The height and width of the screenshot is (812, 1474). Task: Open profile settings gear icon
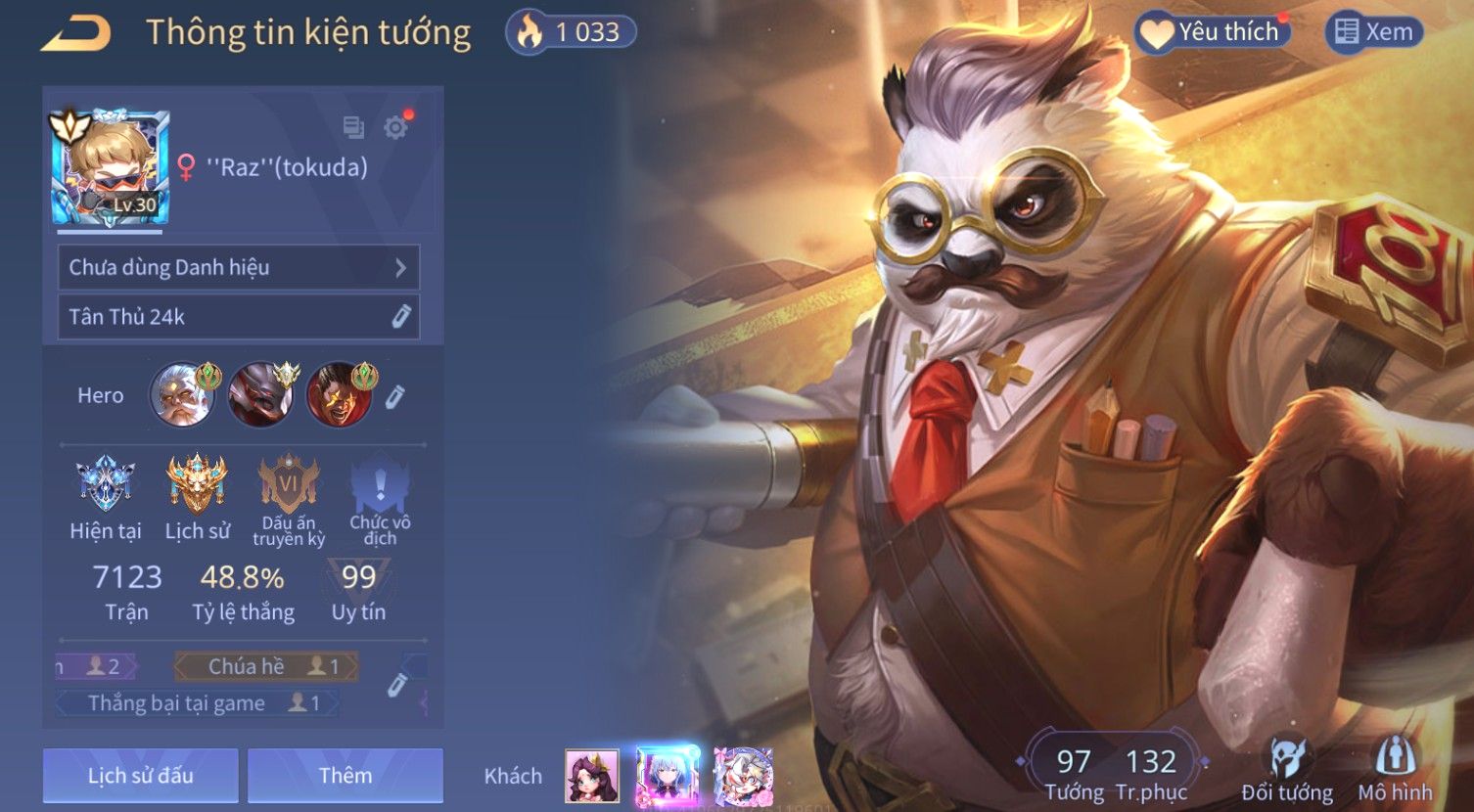pos(395,127)
